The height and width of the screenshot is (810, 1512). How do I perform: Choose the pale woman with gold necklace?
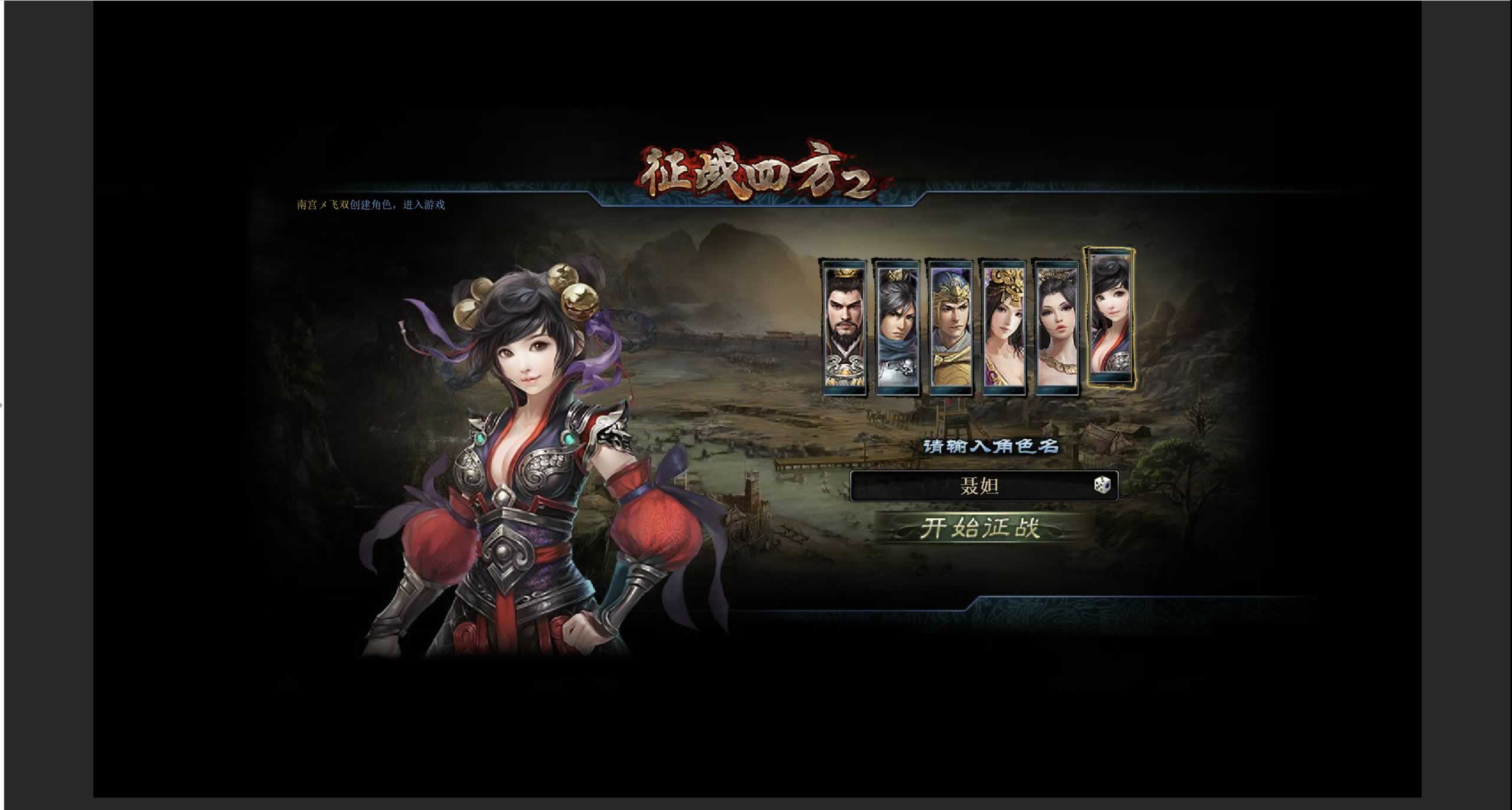pos(1056,328)
